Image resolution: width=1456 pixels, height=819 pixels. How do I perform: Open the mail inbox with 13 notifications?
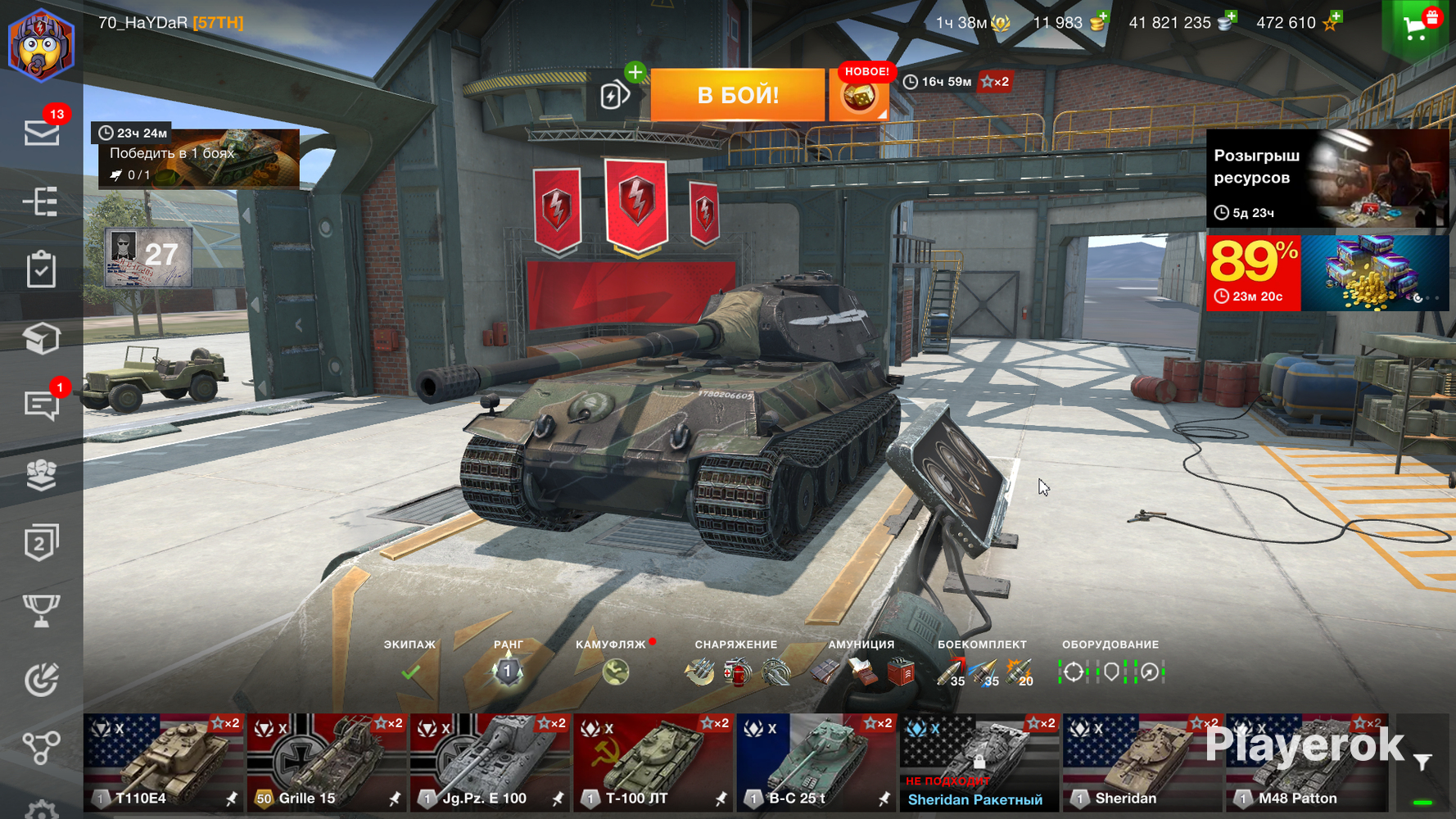[41, 132]
